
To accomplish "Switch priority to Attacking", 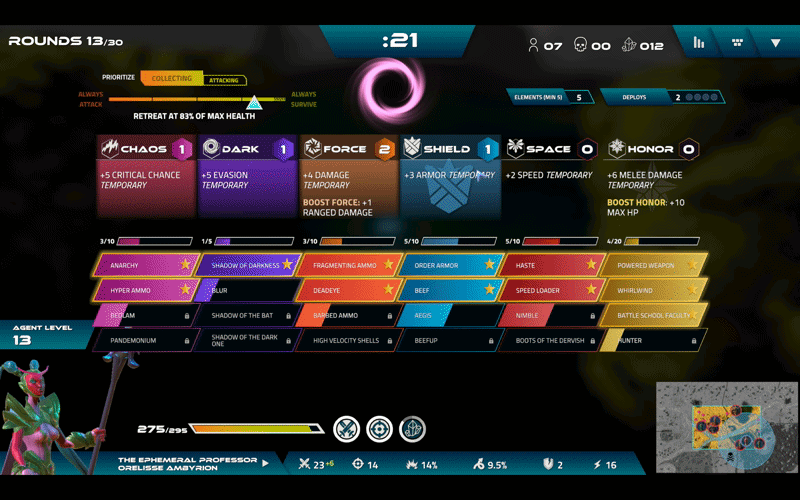I will (x=224, y=80).
